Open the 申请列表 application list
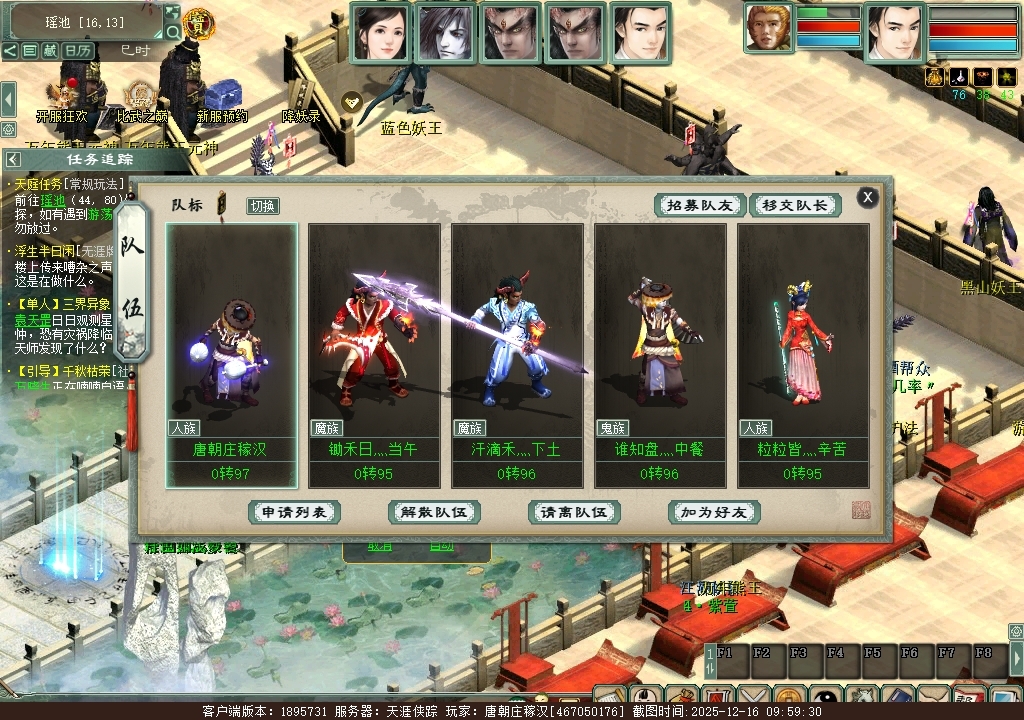Image resolution: width=1024 pixels, height=720 pixels. coord(294,512)
